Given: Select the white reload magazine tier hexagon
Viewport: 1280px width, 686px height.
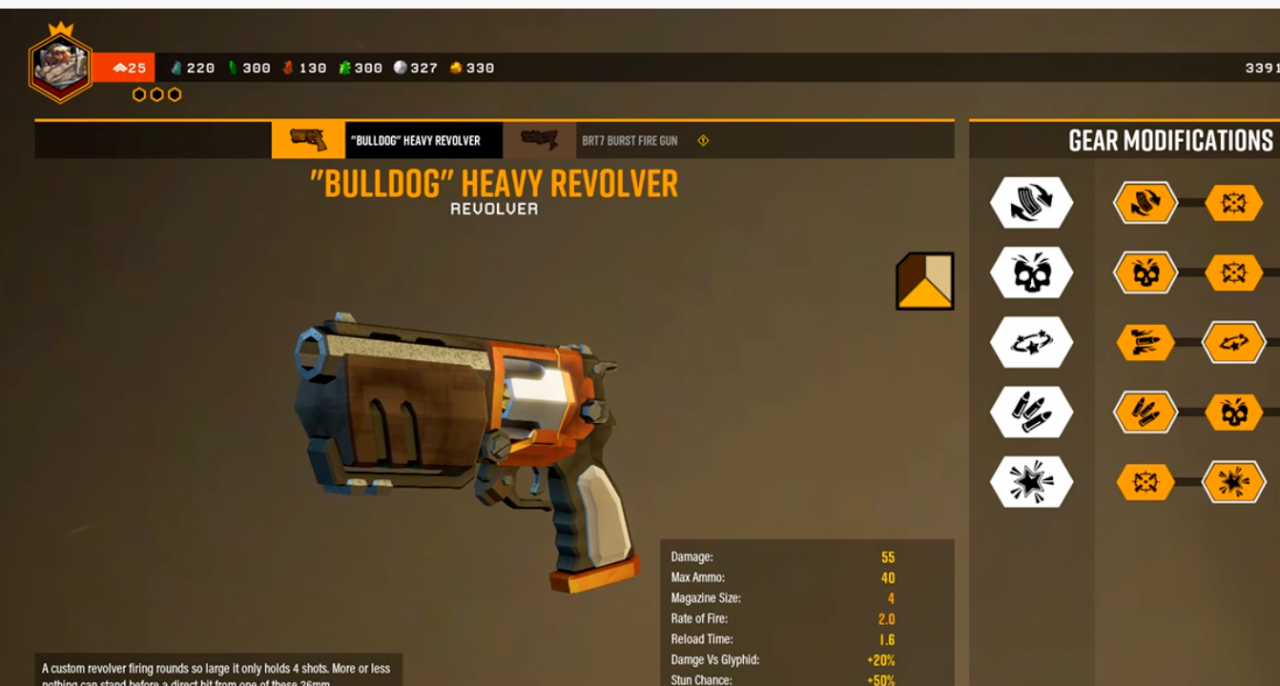Looking at the screenshot, I should pyautogui.click(x=1031, y=203).
